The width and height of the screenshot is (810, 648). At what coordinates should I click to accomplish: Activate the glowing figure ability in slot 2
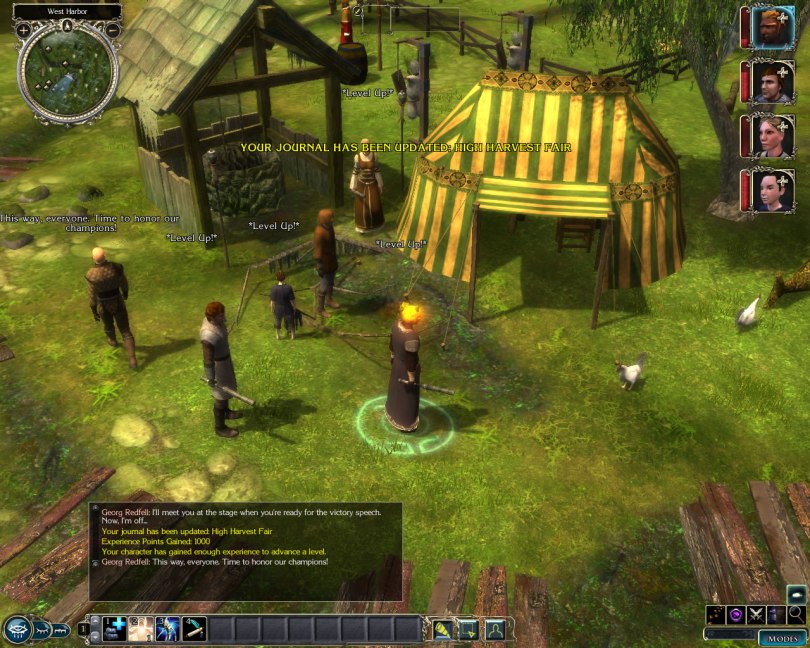pyautogui.click(x=143, y=628)
